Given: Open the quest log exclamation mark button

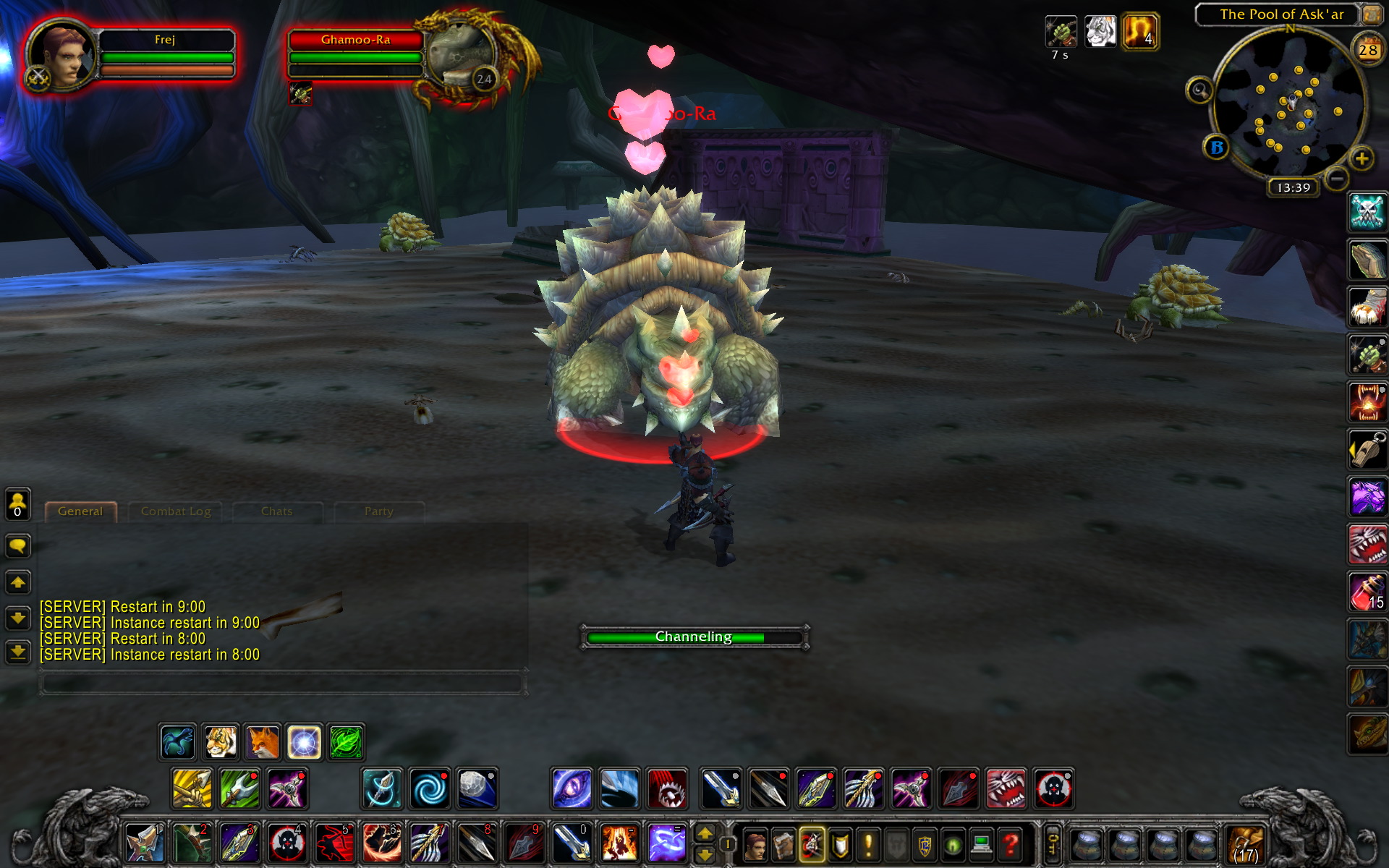Looking at the screenshot, I should 868,843.
